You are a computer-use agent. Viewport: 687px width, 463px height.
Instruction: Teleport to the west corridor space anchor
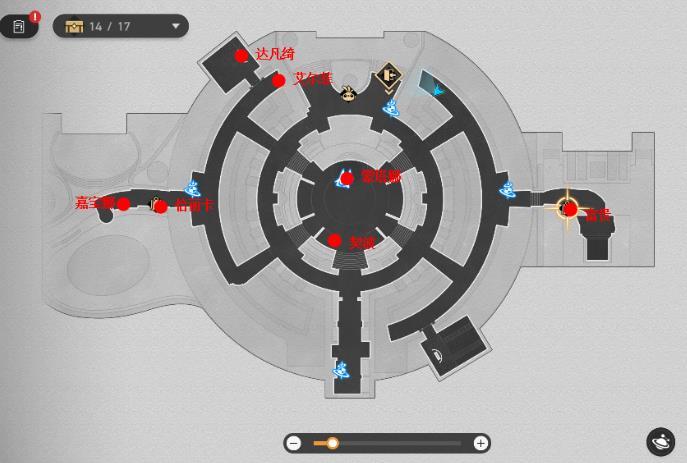pyautogui.click(x=195, y=188)
